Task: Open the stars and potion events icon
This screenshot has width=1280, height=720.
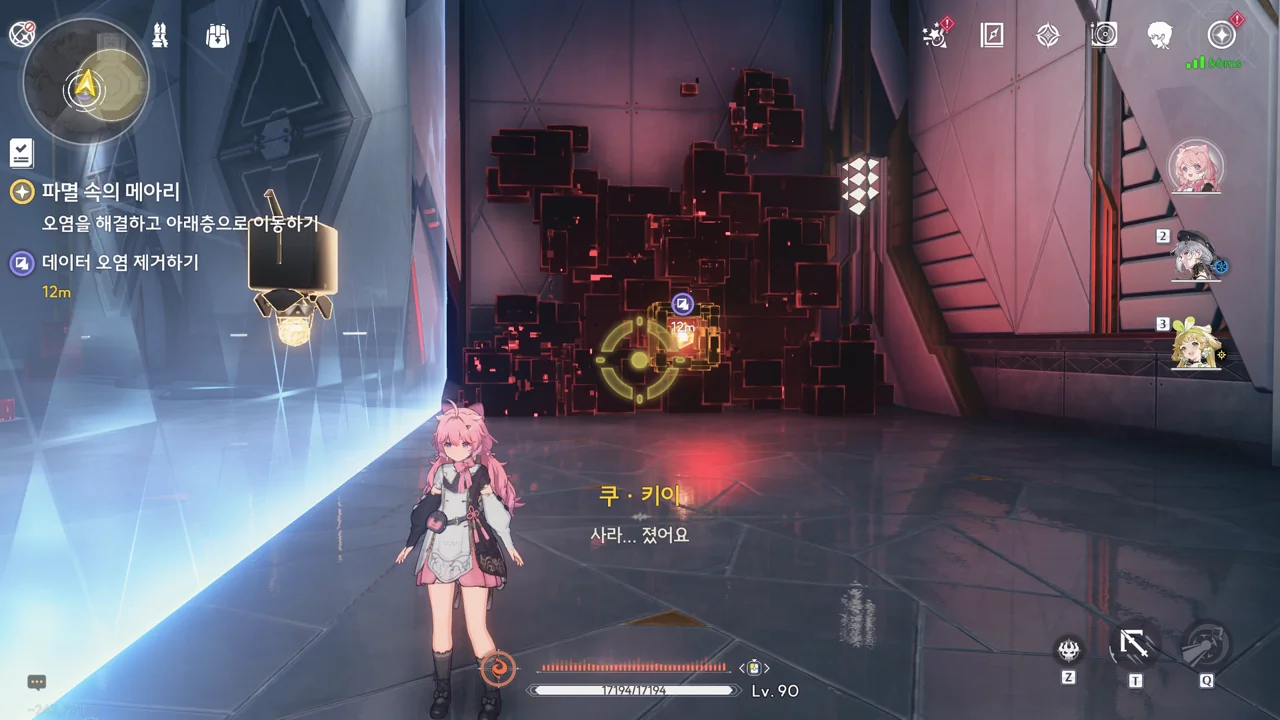Action: coord(935,36)
